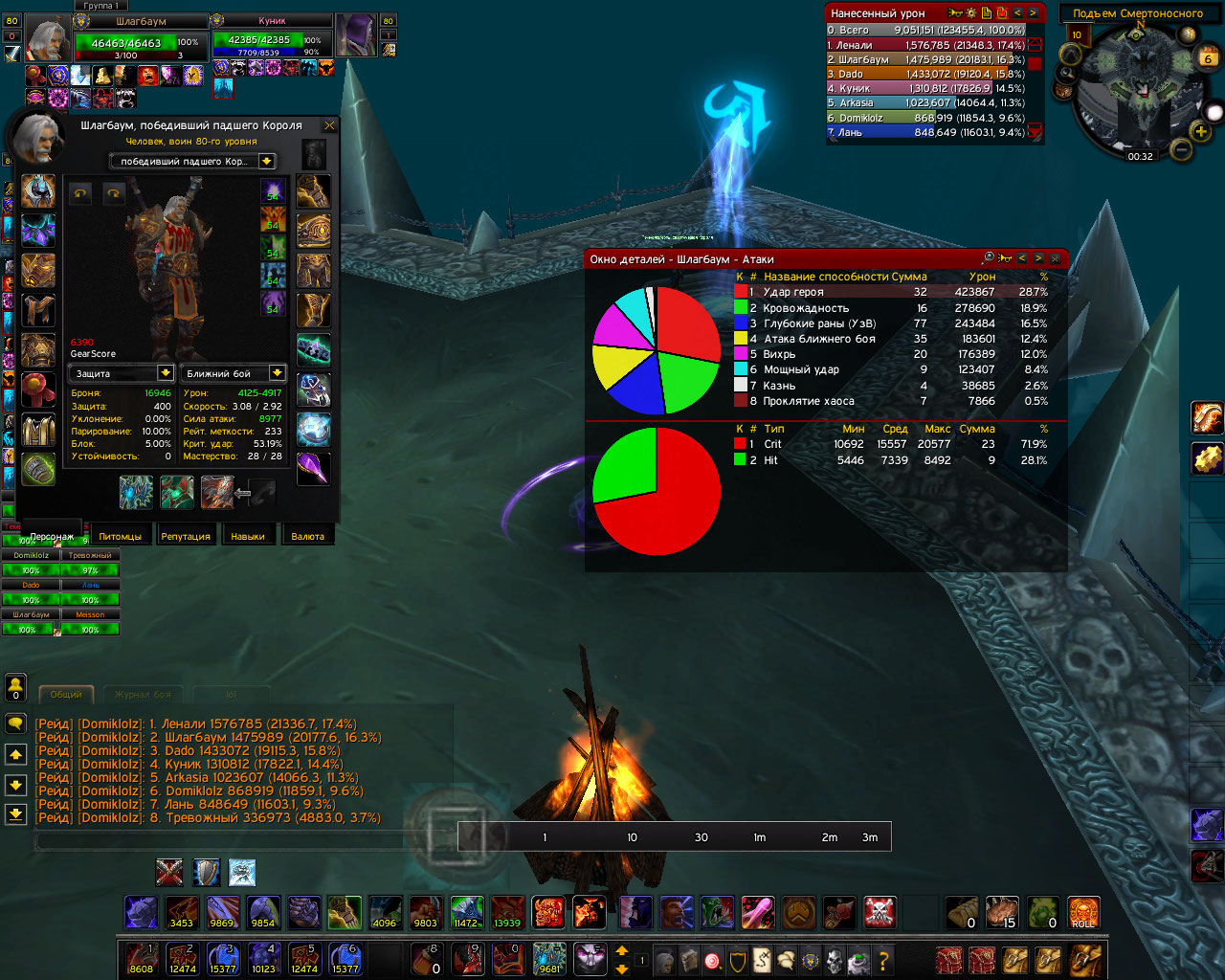This screenshot has height=980, width=1225.
Task: Open the Защита stats dropdown
Action: 166,373
